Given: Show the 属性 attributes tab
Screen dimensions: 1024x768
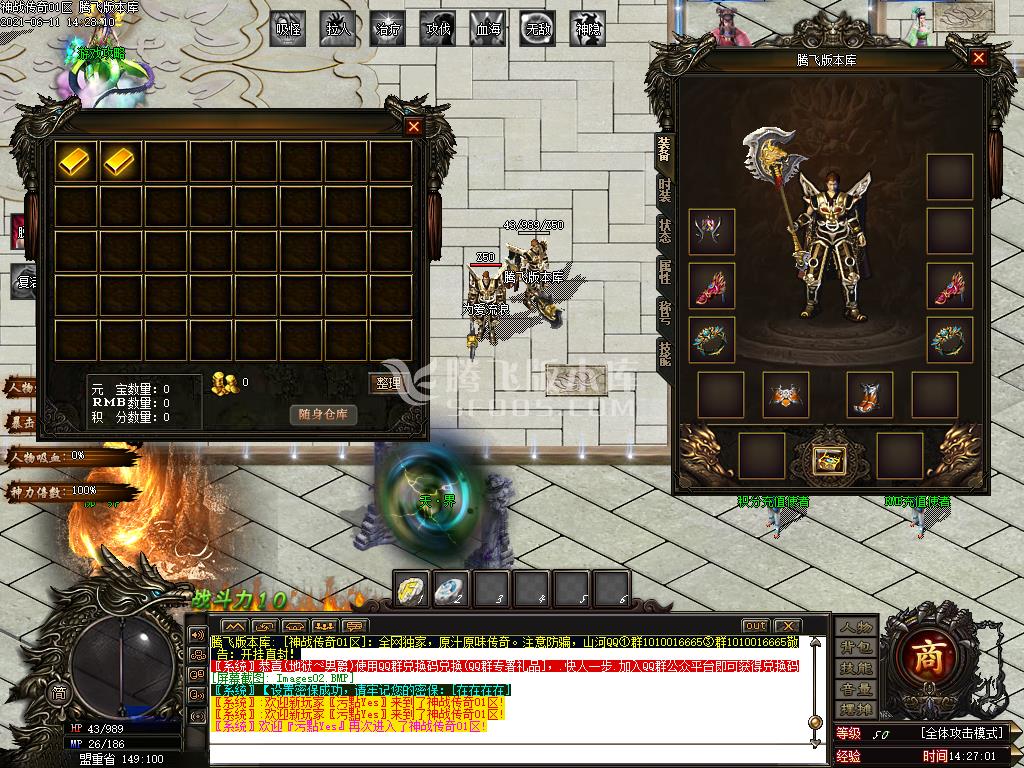Looking at the screenshot, I should pos(664,271).
